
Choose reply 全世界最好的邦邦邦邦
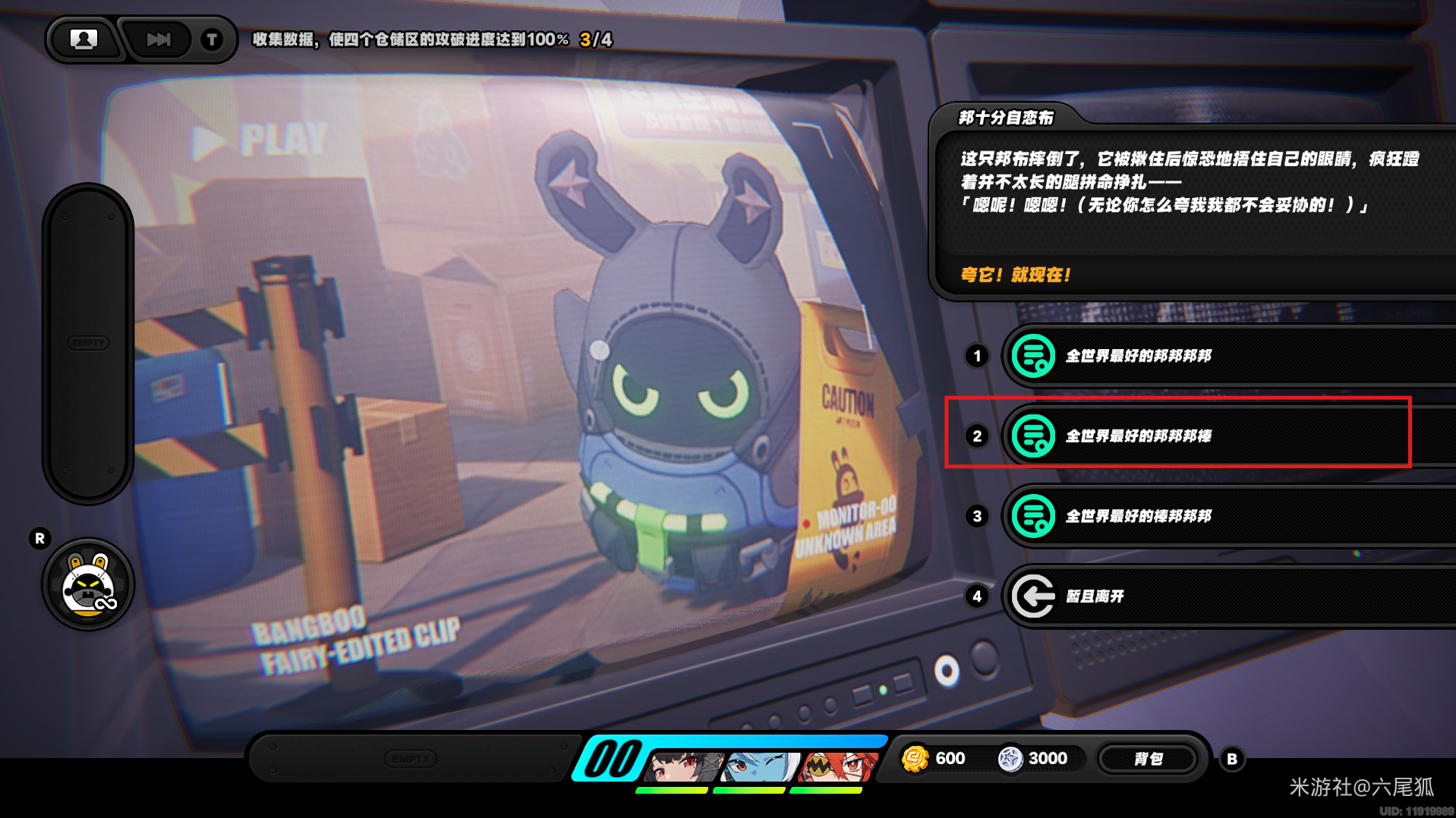point(1215,356)
